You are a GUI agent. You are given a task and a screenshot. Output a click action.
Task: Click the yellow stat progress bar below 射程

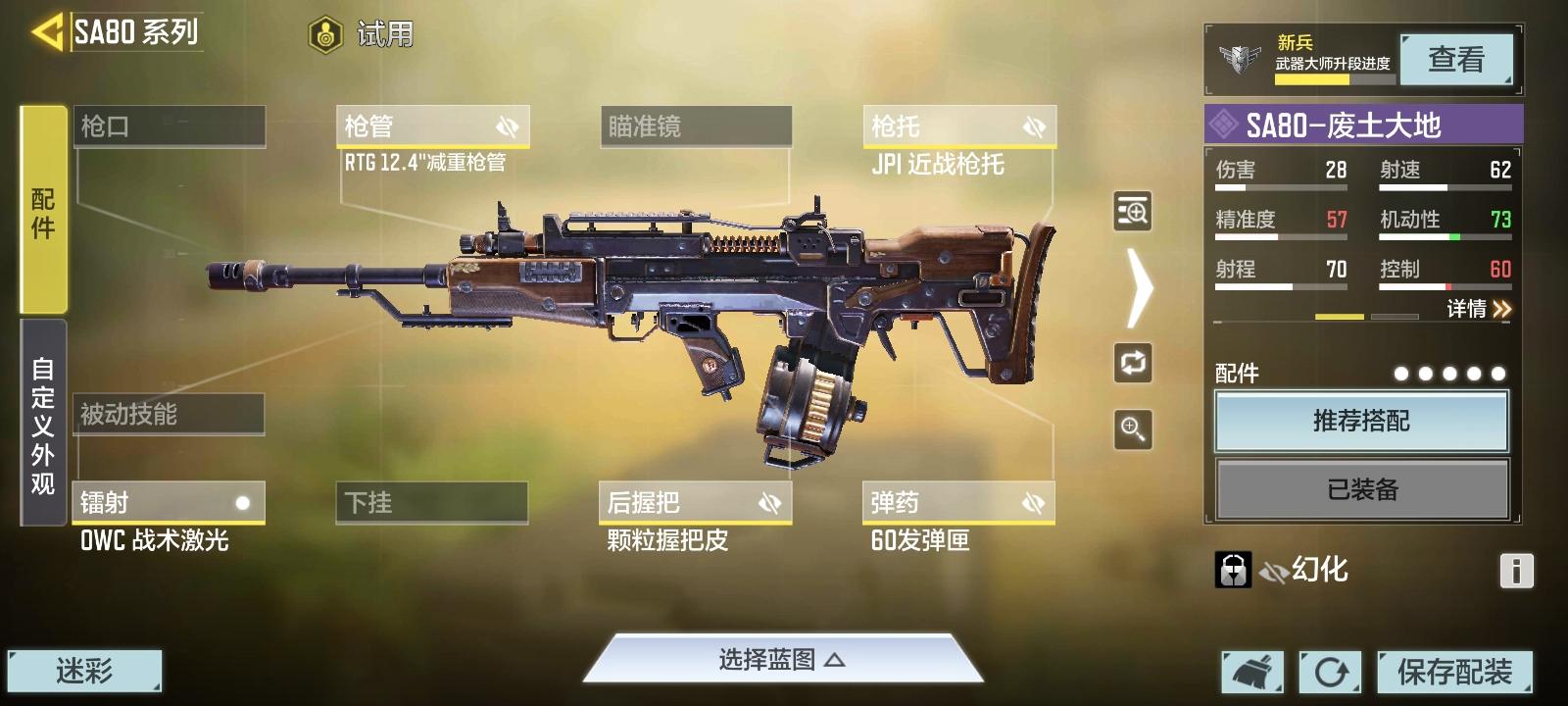click(x=1341, y=317)
